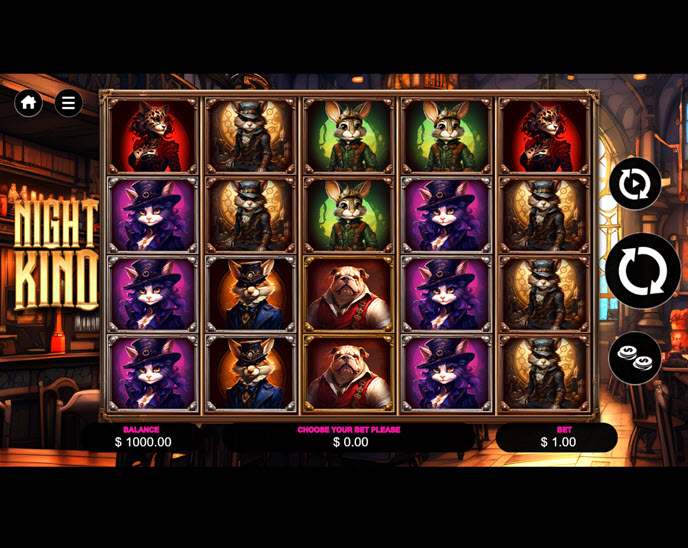The width and height of the screenshot is (688, 548).
Task: Activate the autoplay spin button
Action: coord(635,184)
